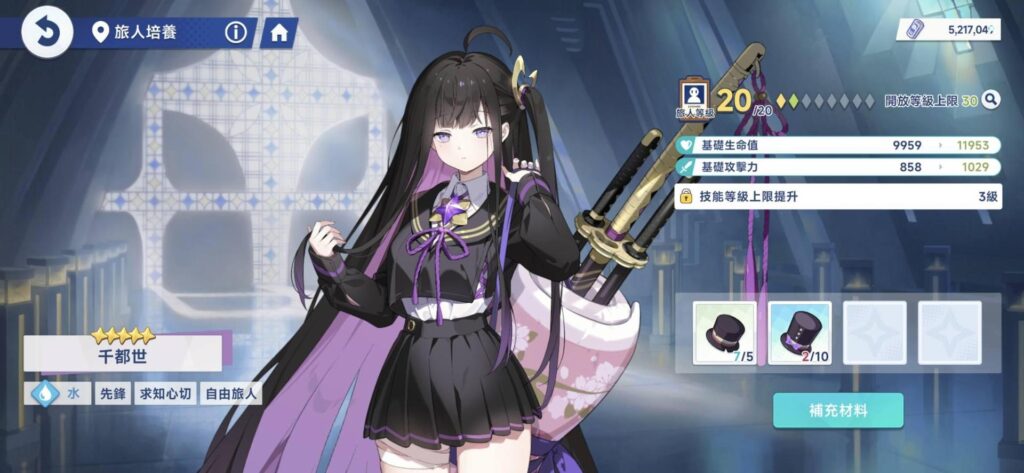1024x473 pixels.
Task: Tap the 求知心切 trait tag
Action: tap(163, 393)
